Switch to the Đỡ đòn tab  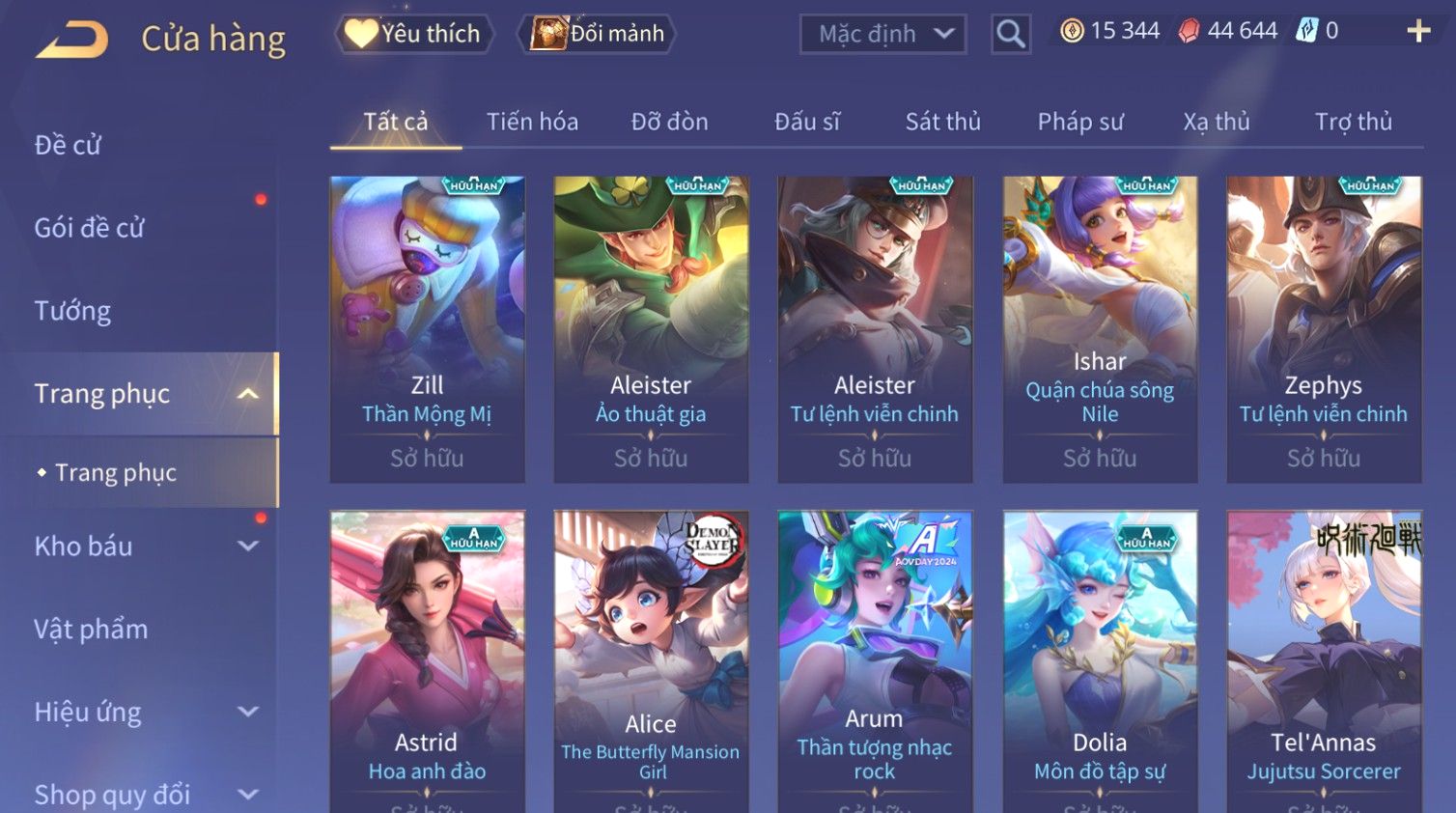tap(669, 122)
